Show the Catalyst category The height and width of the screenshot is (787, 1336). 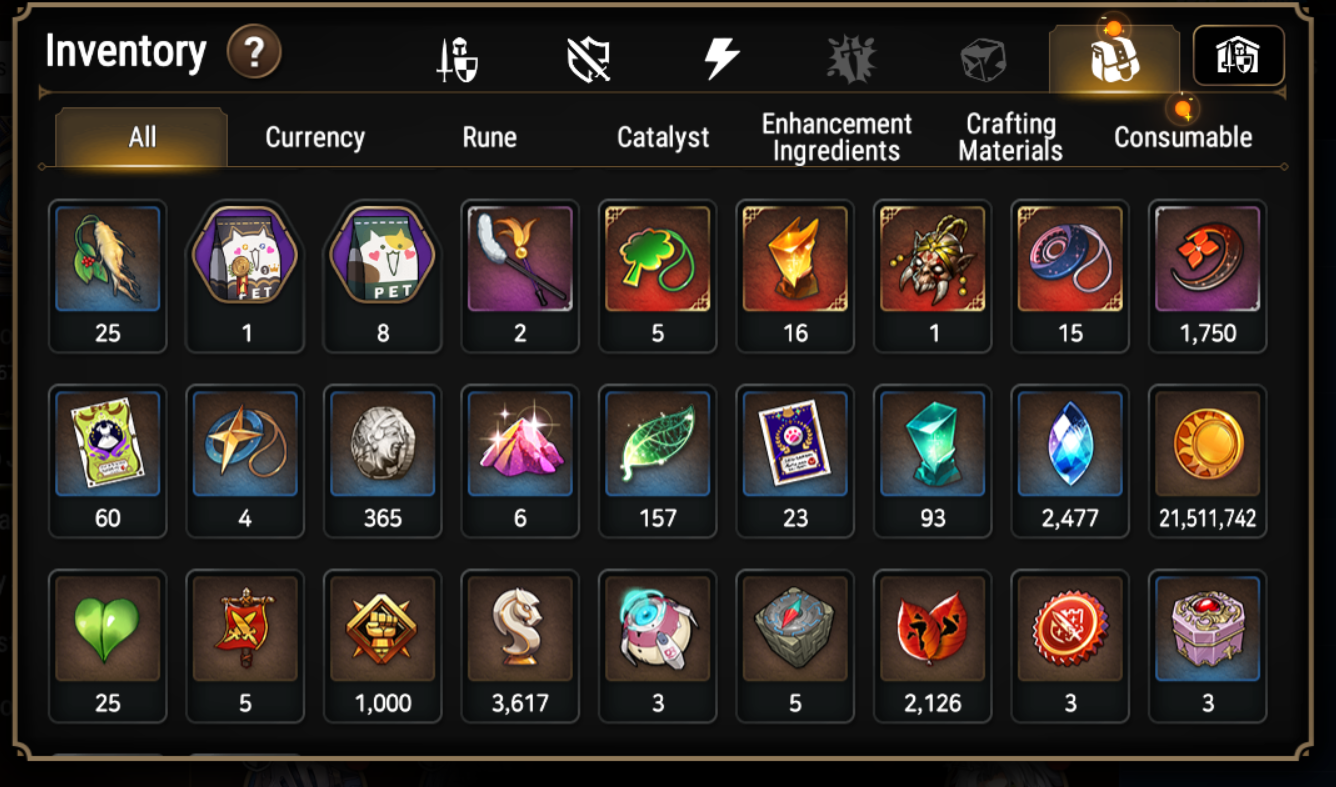click(x=663, y=137)
